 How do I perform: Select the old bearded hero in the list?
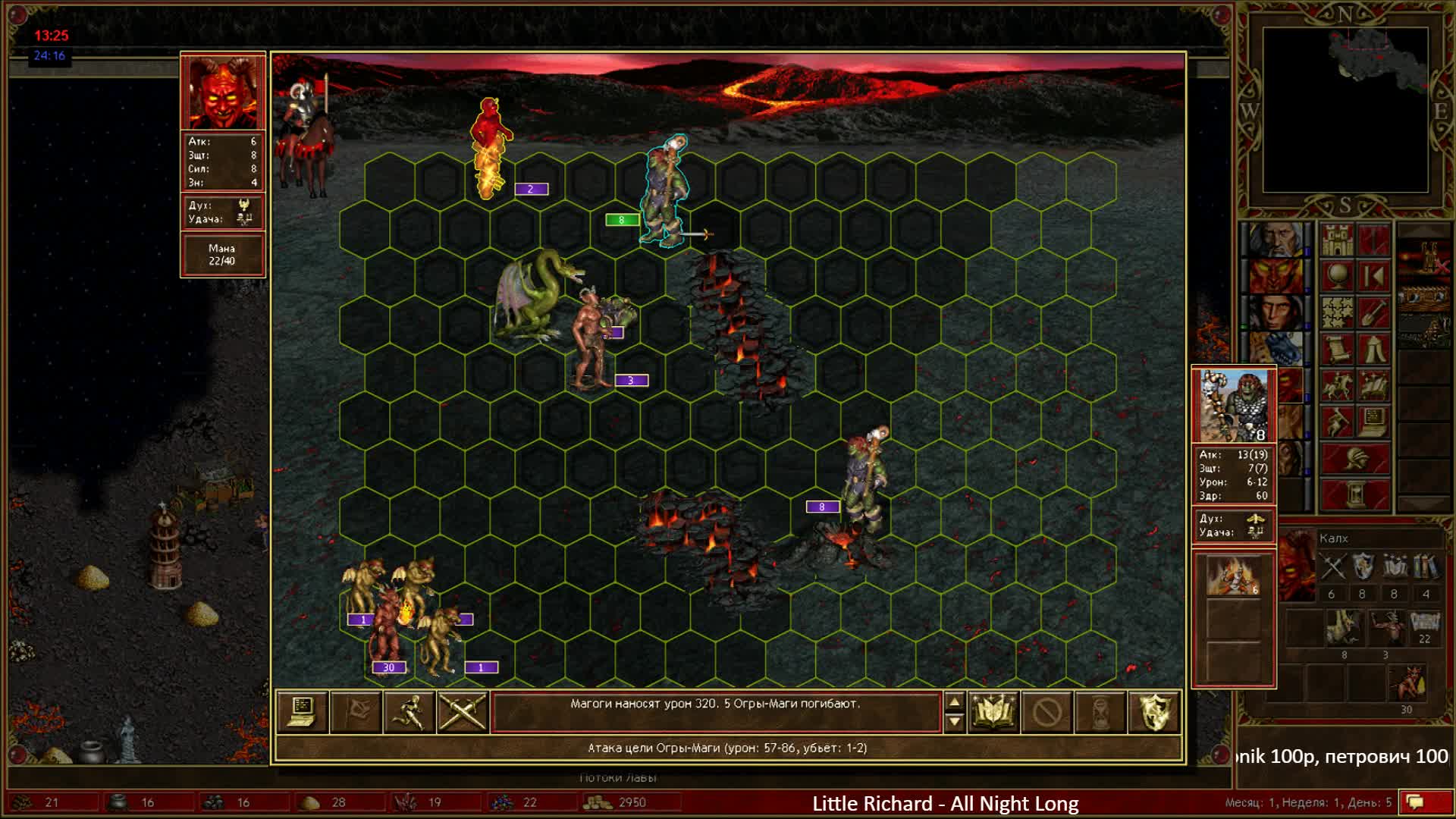tap(1276, 240)
